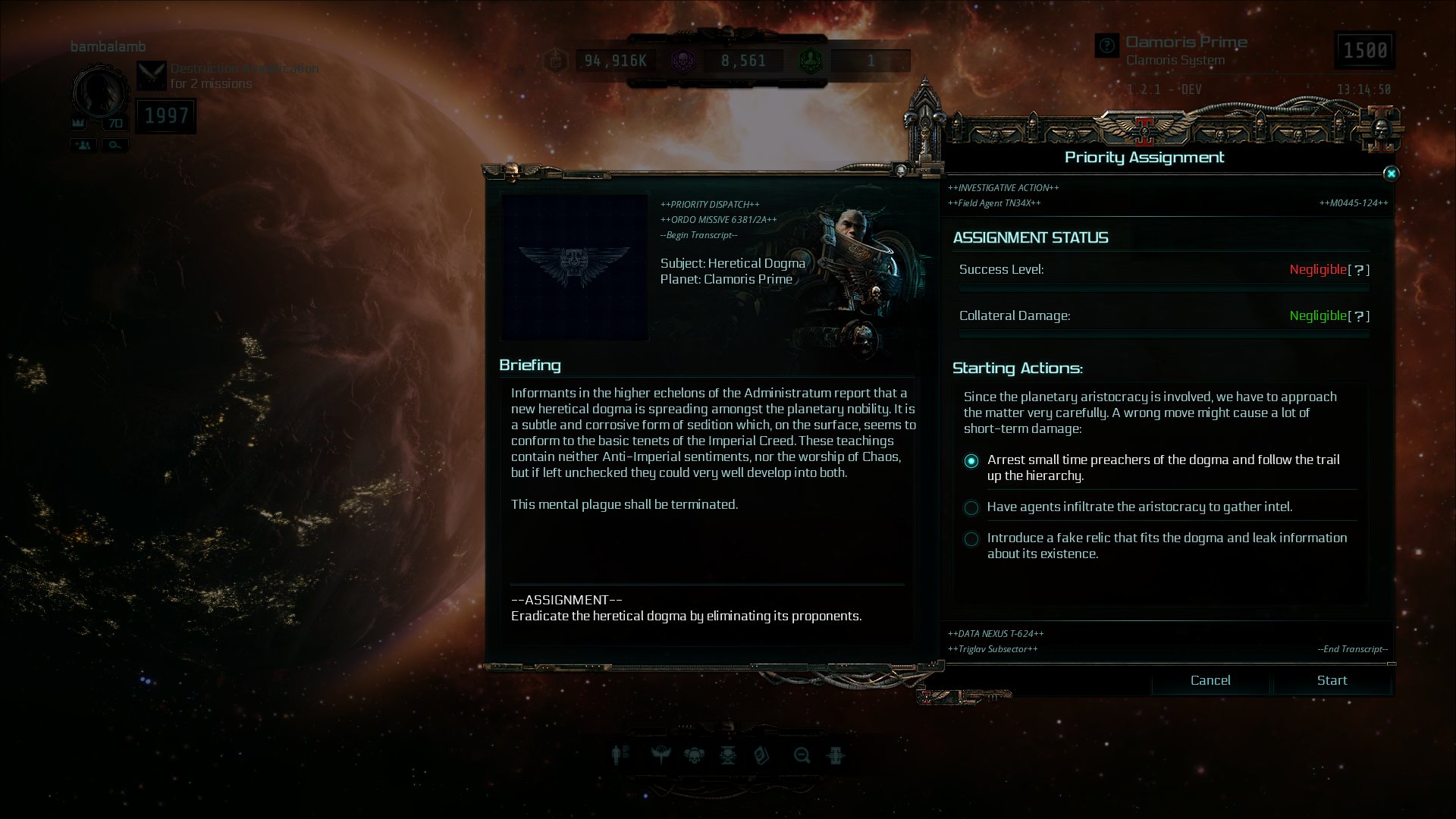This screenshot has height=819, width=1456.
Task: Close the Priority Assignment window
Action: click(1391, 174)
